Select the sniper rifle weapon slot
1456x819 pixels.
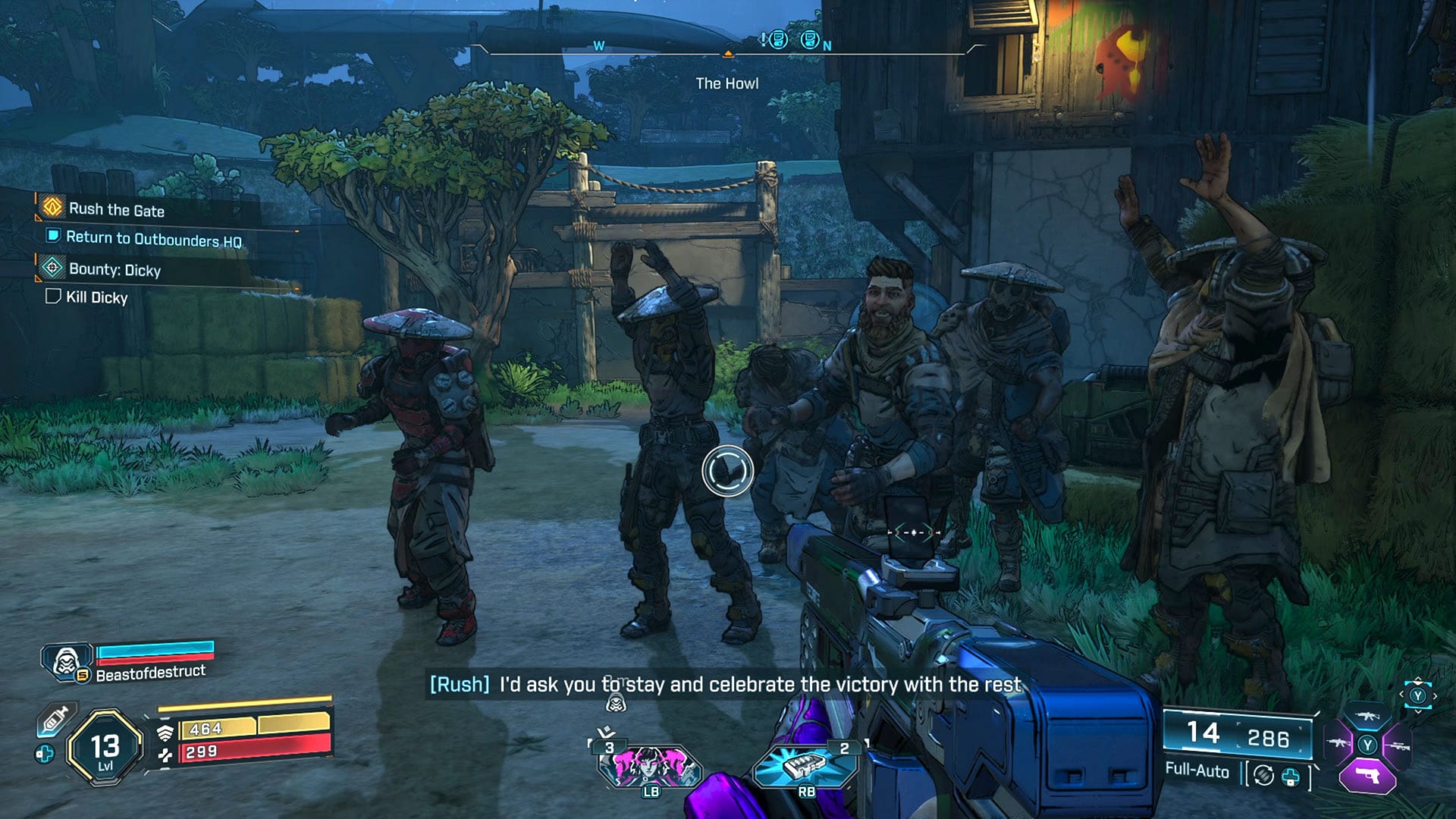click(x=1400, y=746)
